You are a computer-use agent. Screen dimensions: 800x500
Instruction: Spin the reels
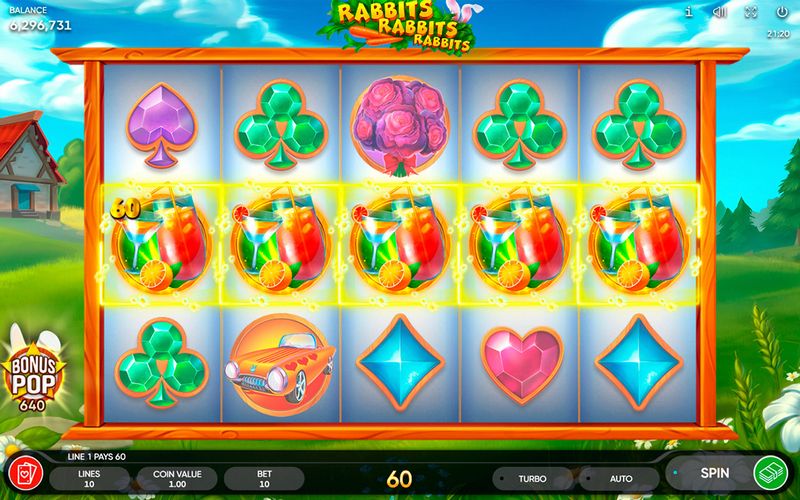click(714, 473)
